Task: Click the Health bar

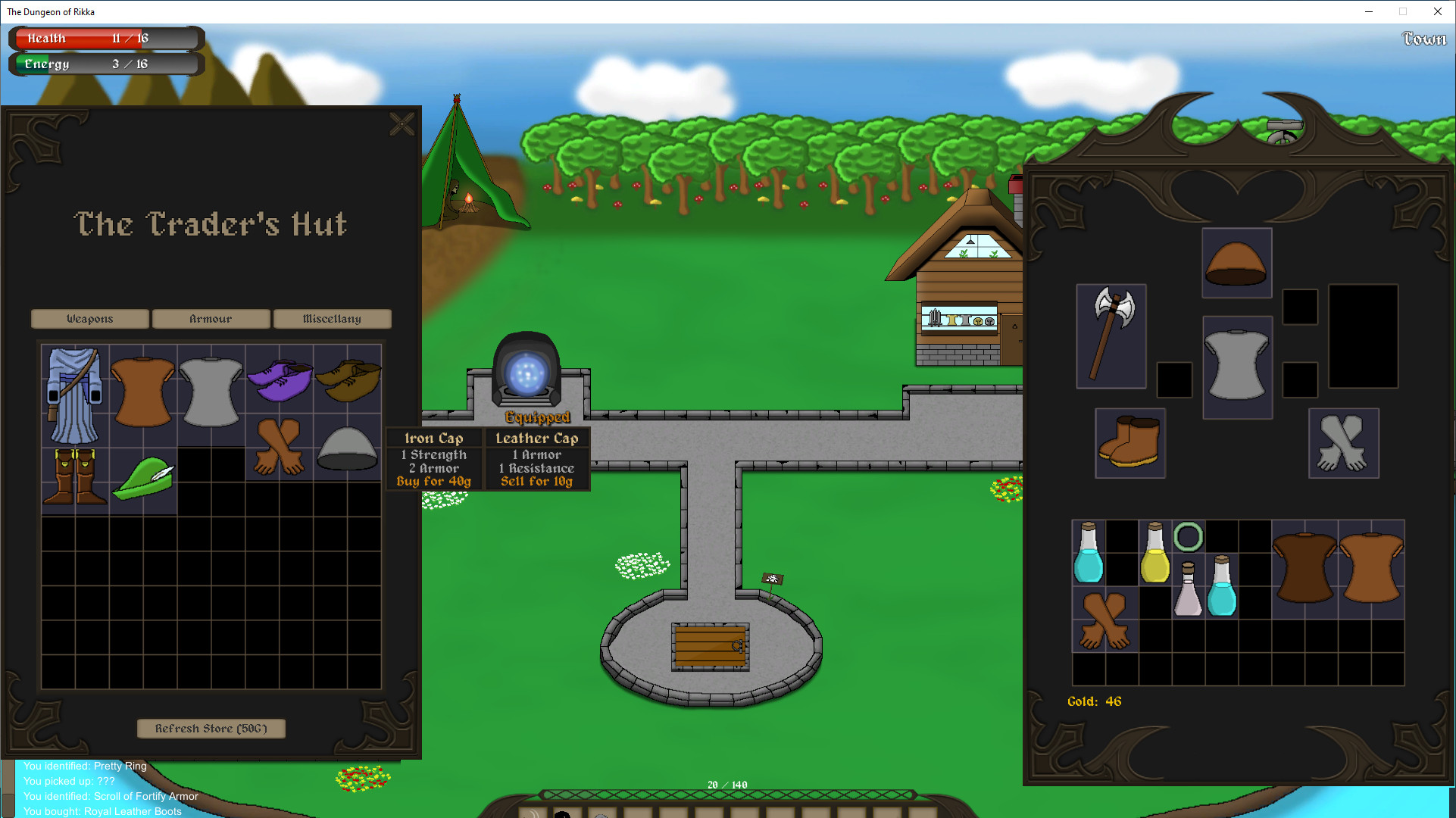Action: pos(105,38)
